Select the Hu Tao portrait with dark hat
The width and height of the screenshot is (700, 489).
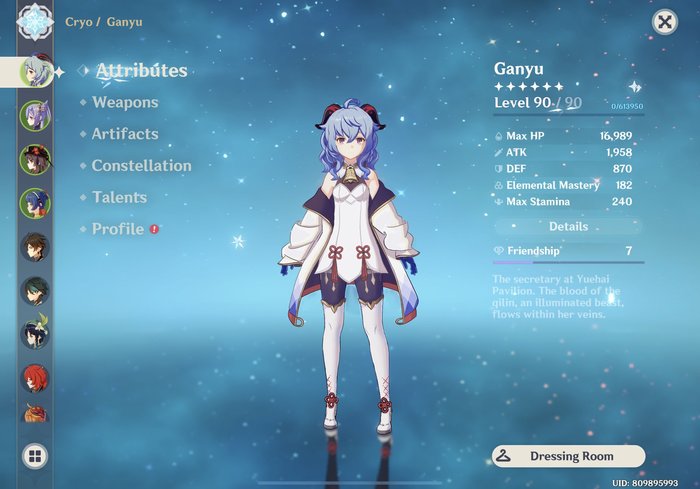(34, 159)
